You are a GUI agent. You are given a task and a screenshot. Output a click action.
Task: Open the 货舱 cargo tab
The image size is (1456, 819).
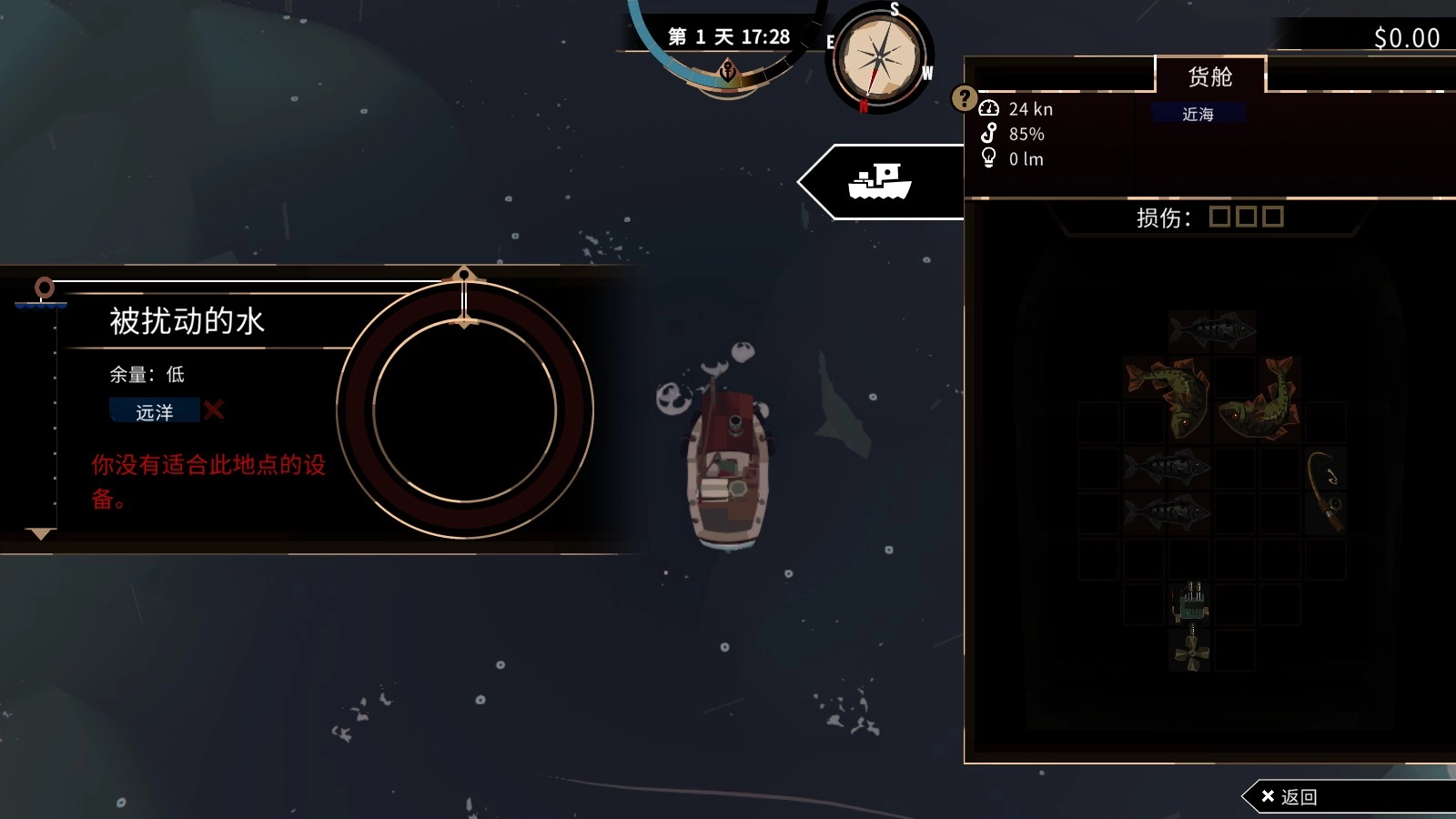pos(1209,76)
